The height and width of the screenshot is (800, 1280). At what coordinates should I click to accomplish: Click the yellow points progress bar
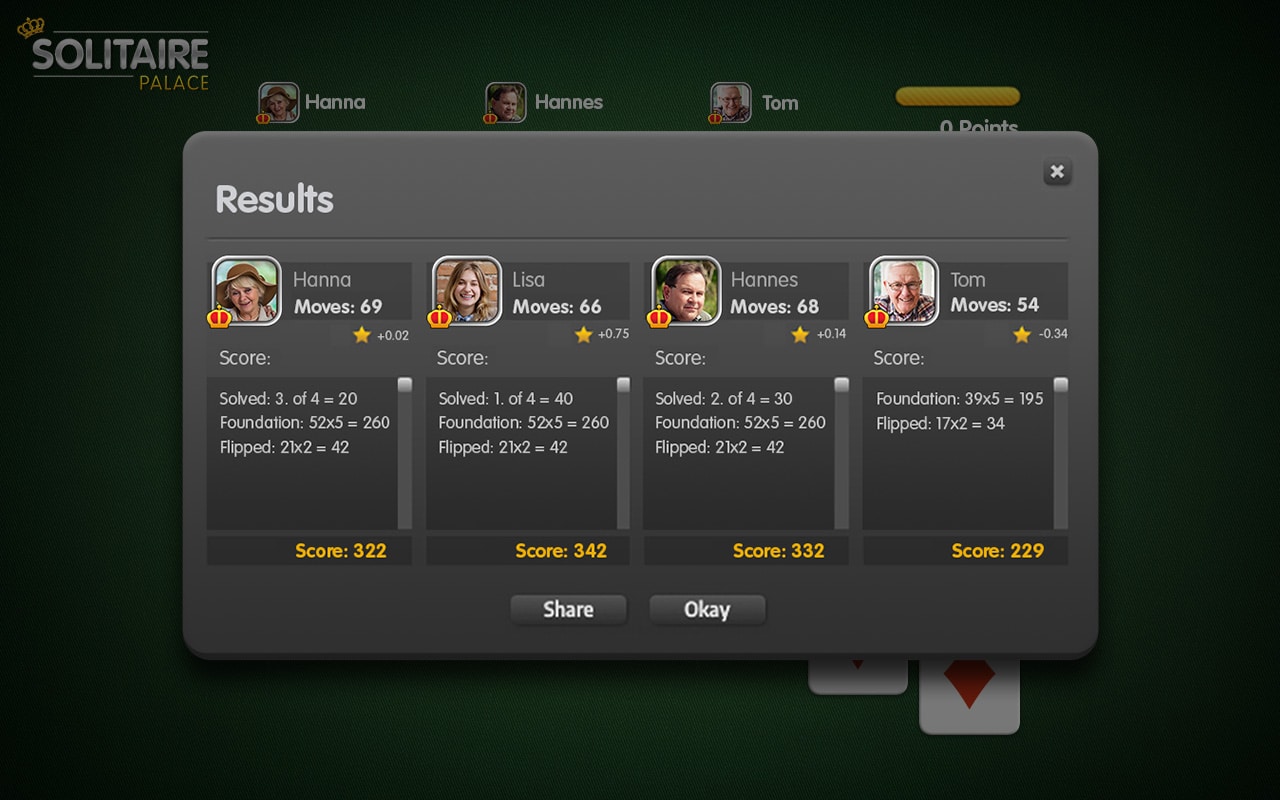point(957,97)
